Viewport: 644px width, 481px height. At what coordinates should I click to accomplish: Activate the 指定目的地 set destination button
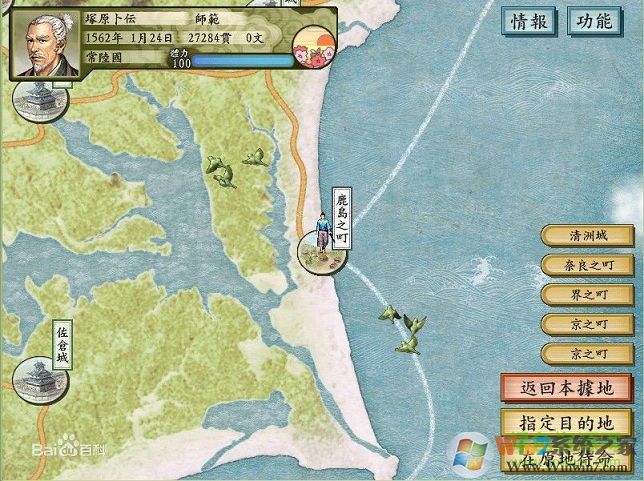click(x=566, y=421)
